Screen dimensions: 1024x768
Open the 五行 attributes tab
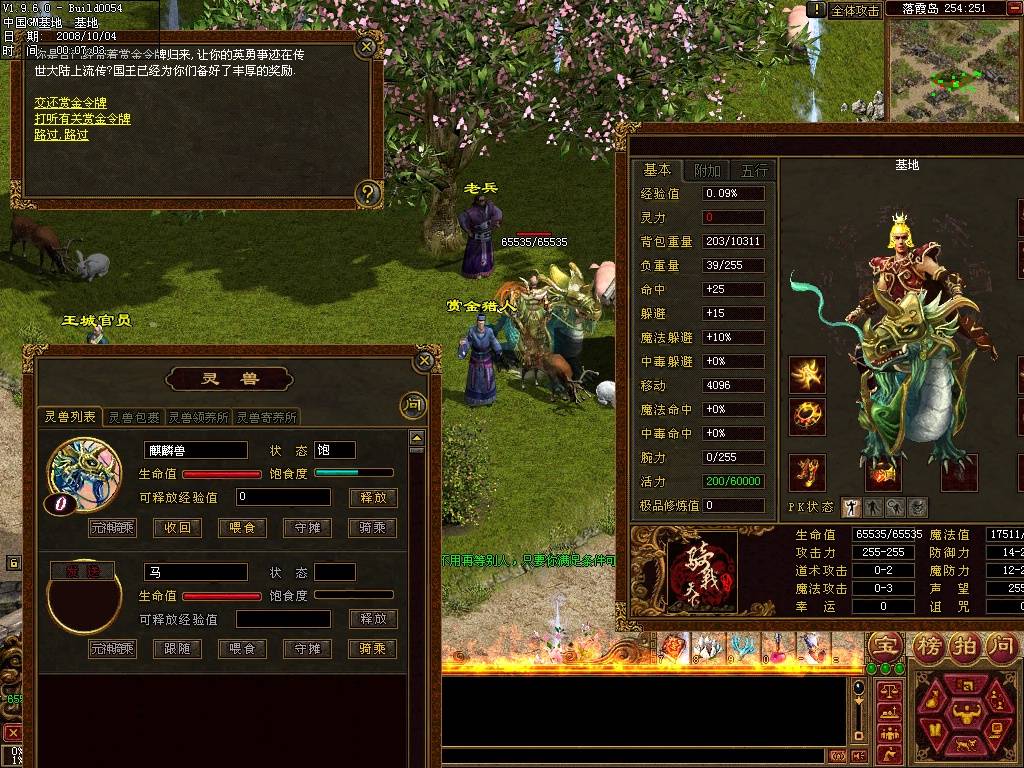coord(756,171)
